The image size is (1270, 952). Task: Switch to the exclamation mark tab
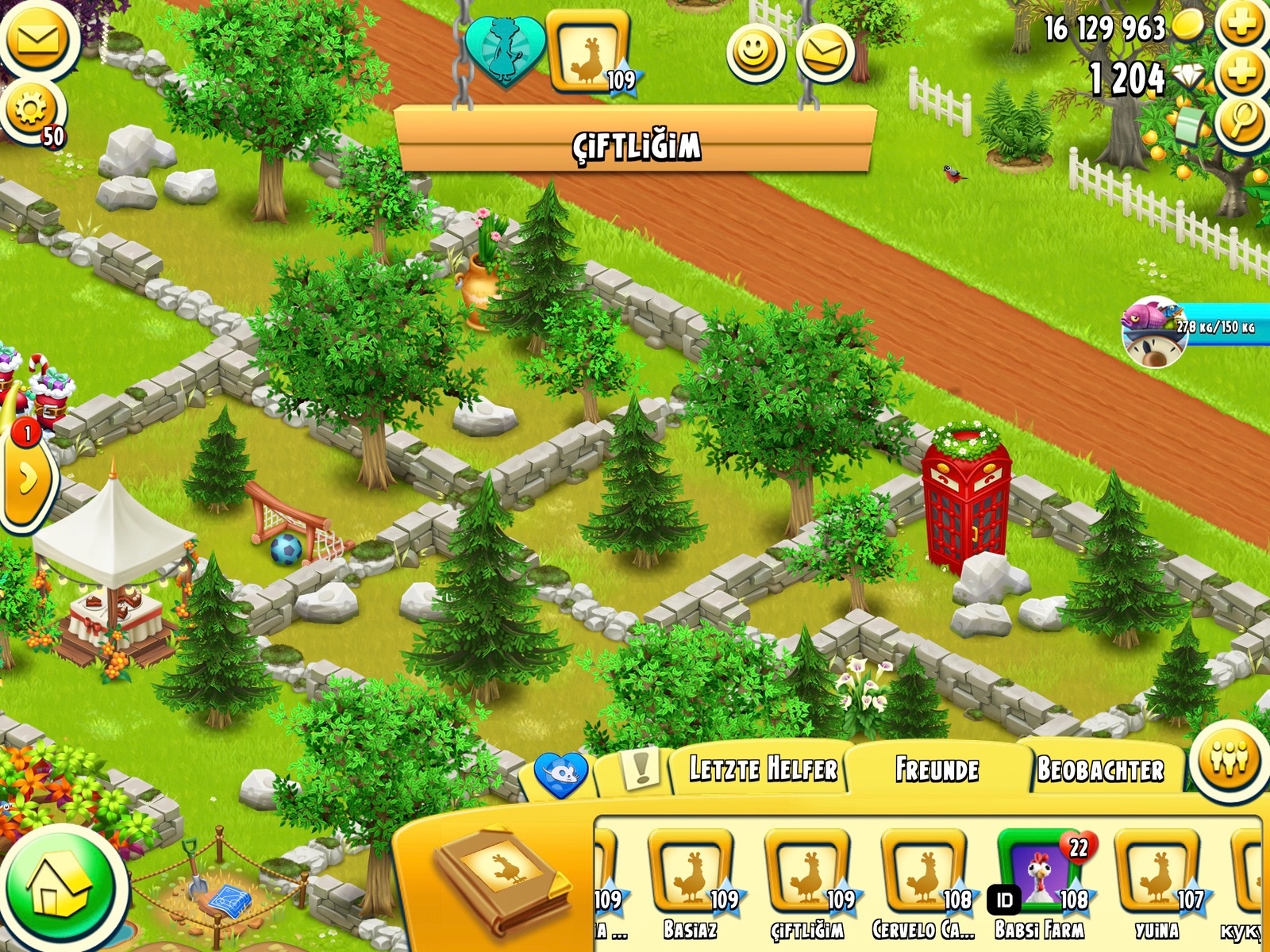[639, 770]
